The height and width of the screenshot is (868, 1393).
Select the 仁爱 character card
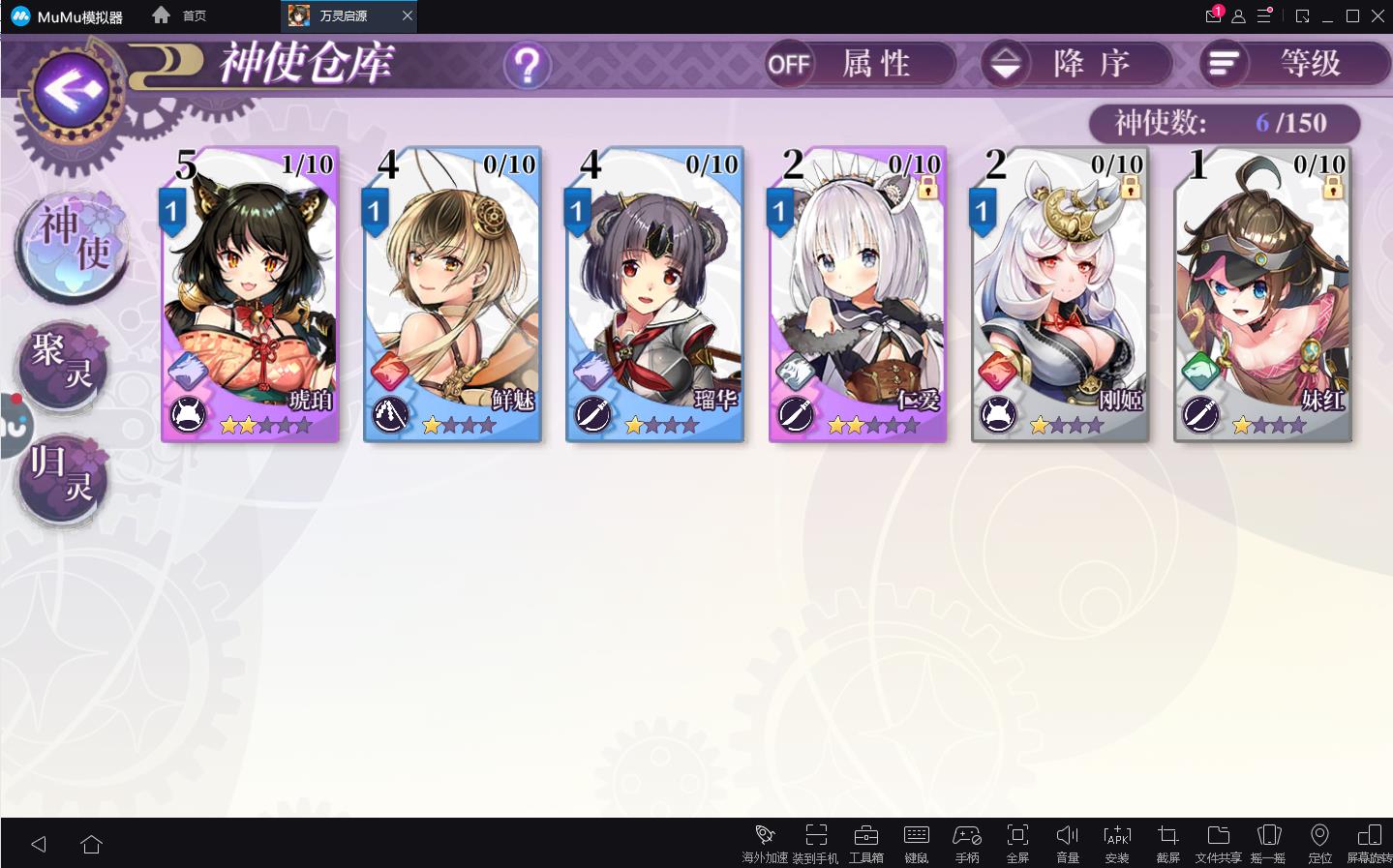858,295
